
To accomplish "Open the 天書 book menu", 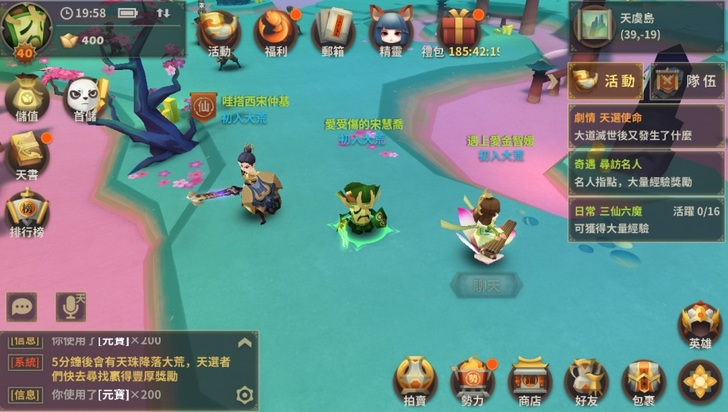I will coord(24,155).
